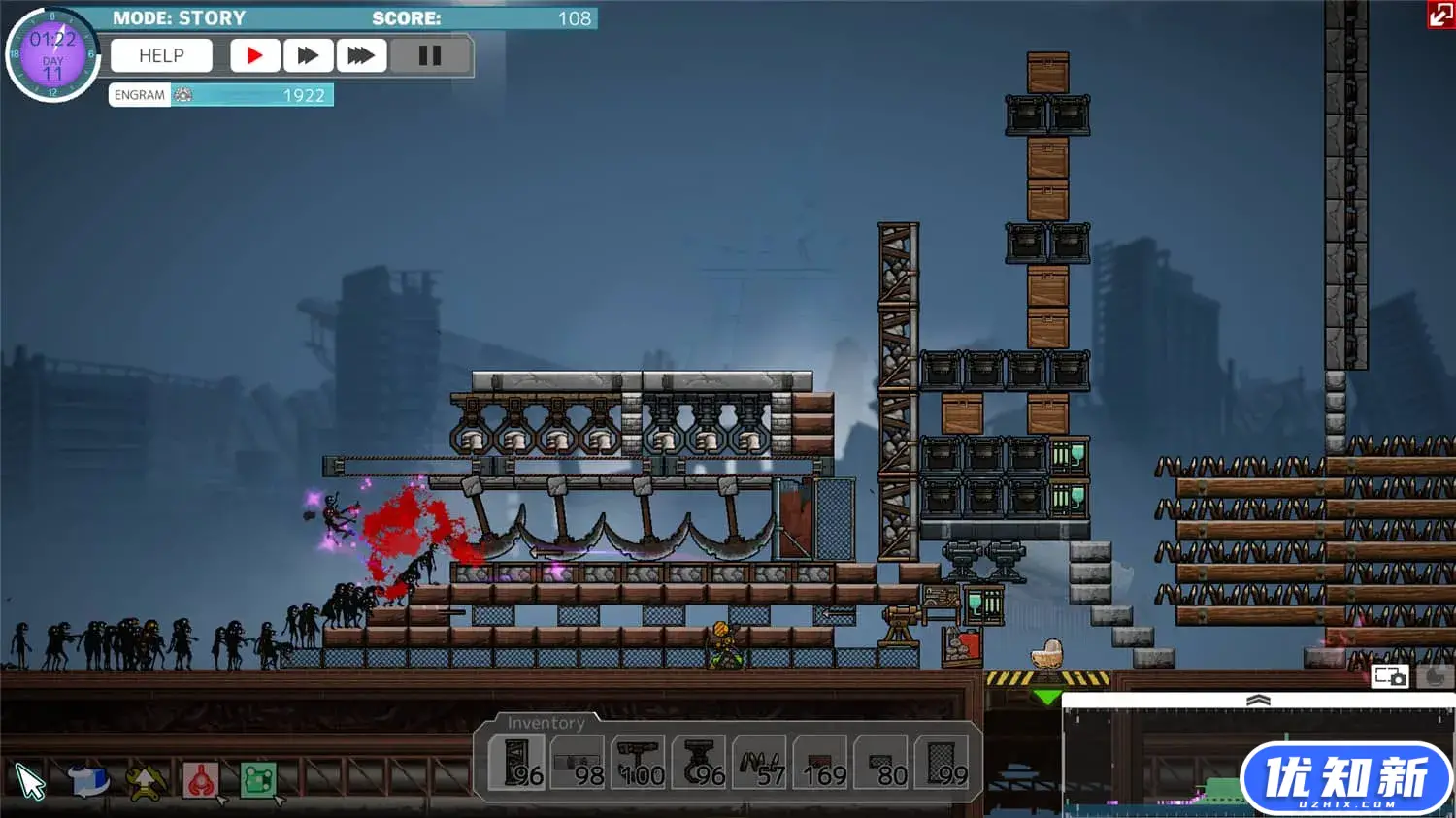Viewport: 1456px width, 818px height.
Task: Collapse the minimap using the chevron handle
Action: 1258,700
